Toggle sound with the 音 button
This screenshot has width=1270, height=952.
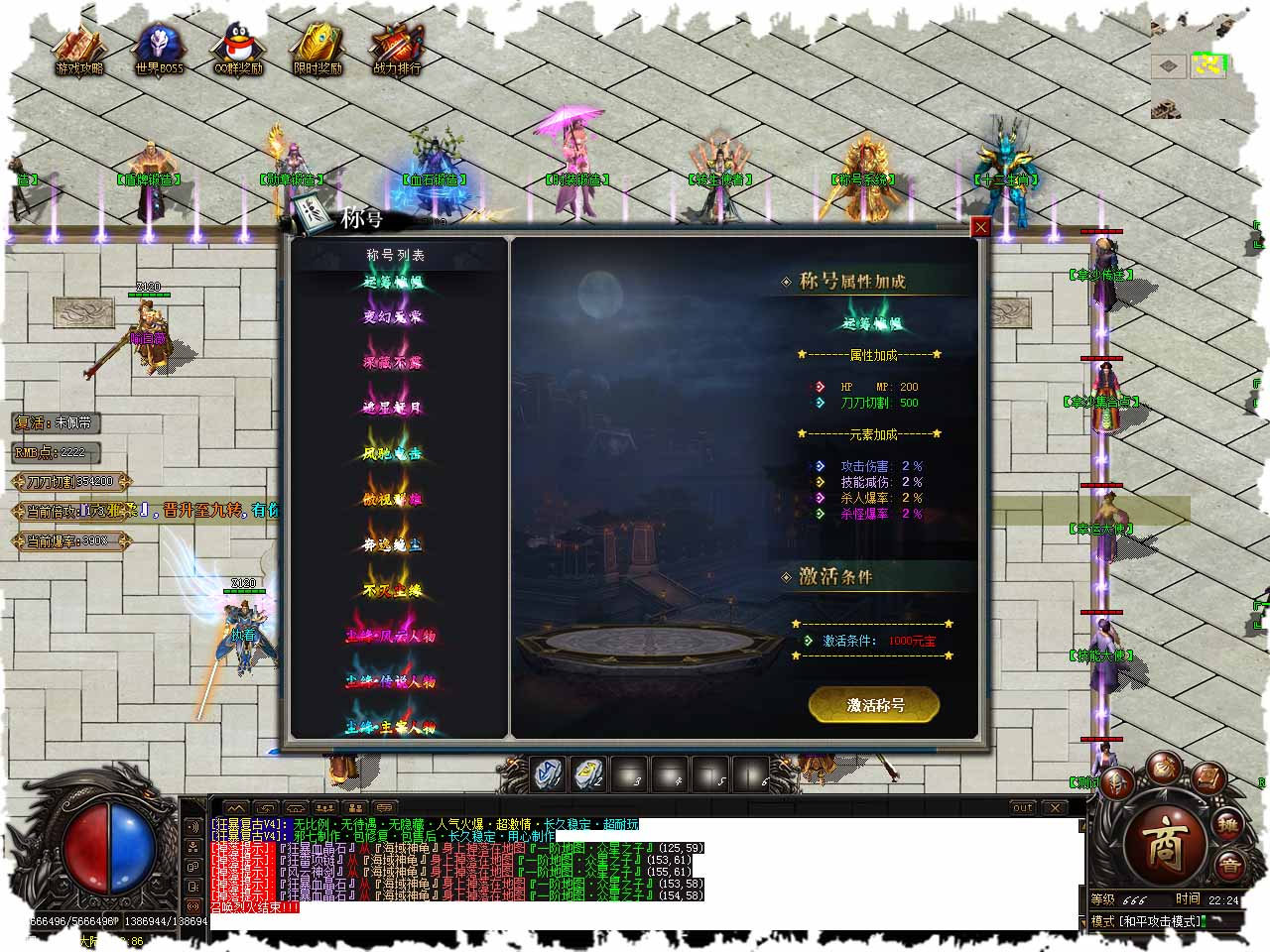1229,864
